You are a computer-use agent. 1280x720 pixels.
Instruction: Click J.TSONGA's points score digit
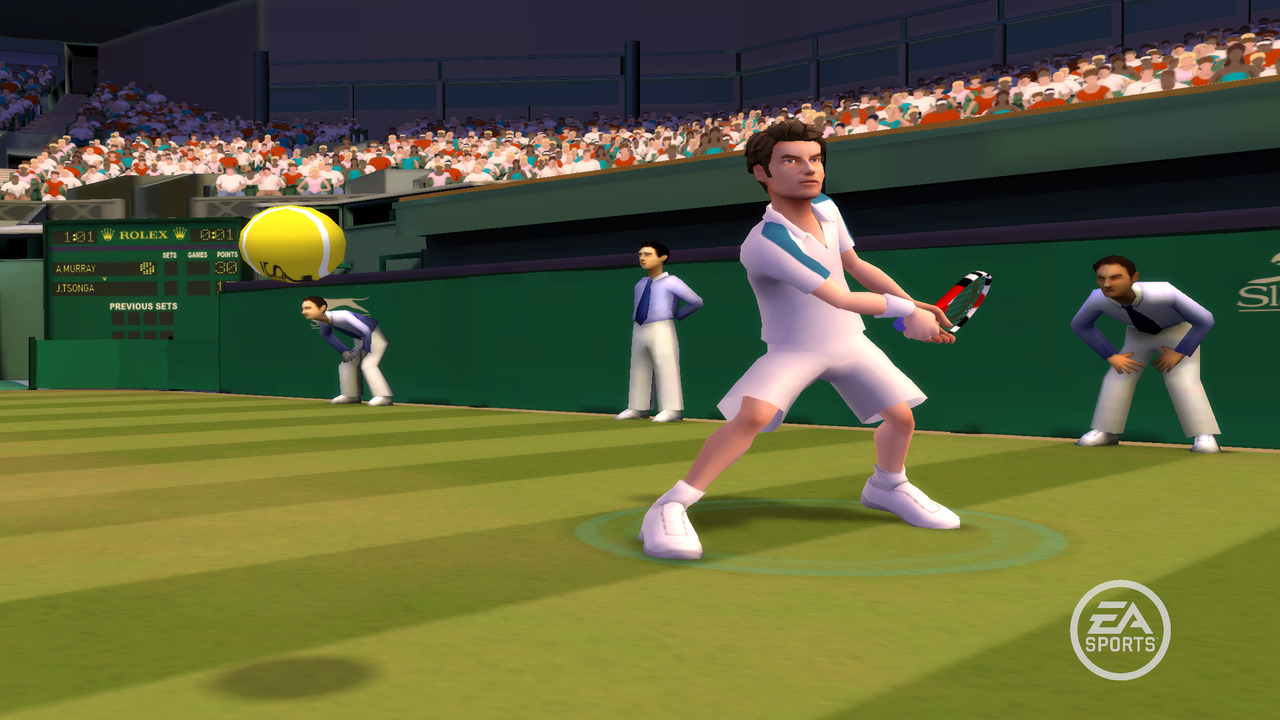pos(220,287)
